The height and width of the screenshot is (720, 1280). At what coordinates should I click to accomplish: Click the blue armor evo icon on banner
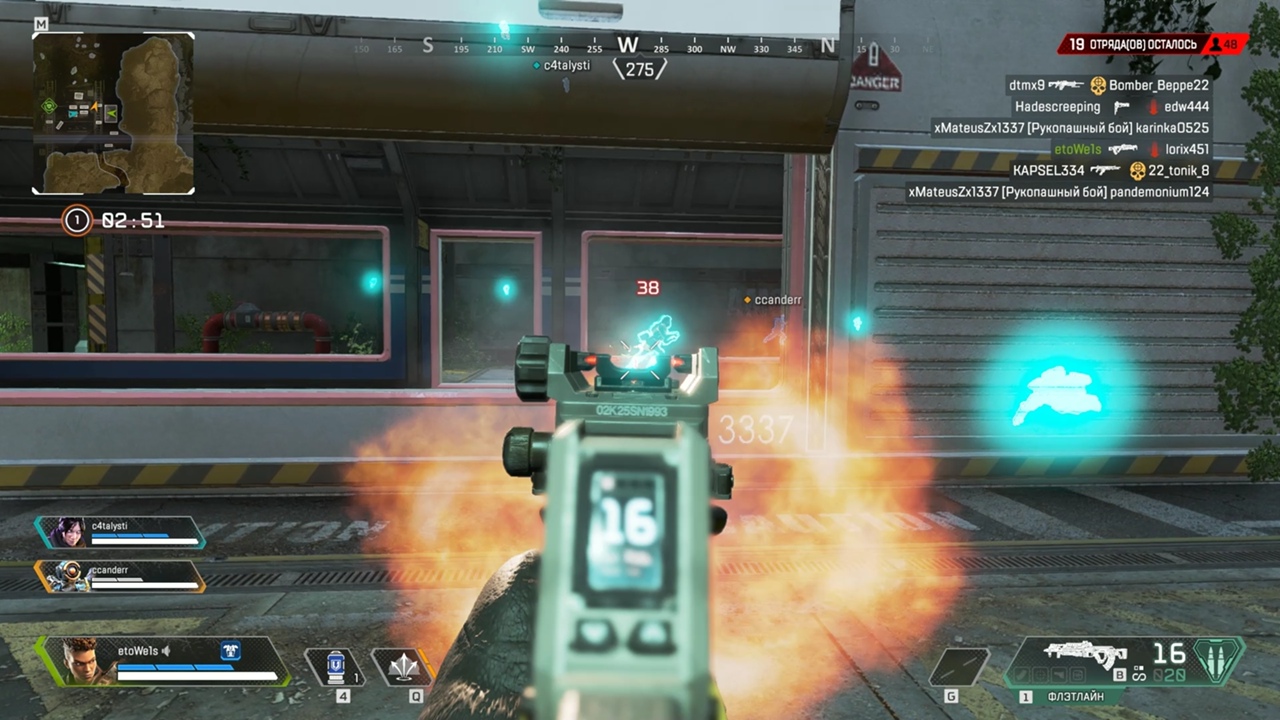230,651
